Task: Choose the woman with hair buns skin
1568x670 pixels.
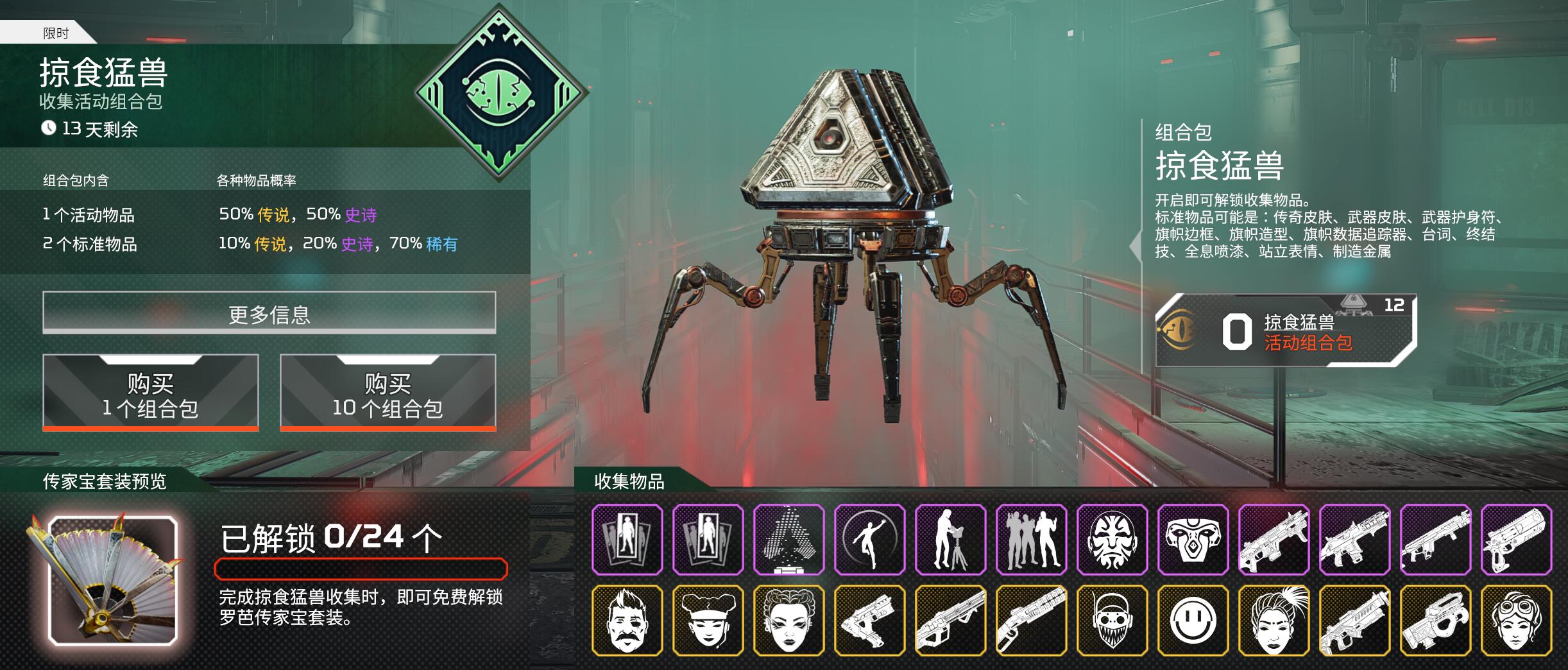Action: (x=788, y=620)
